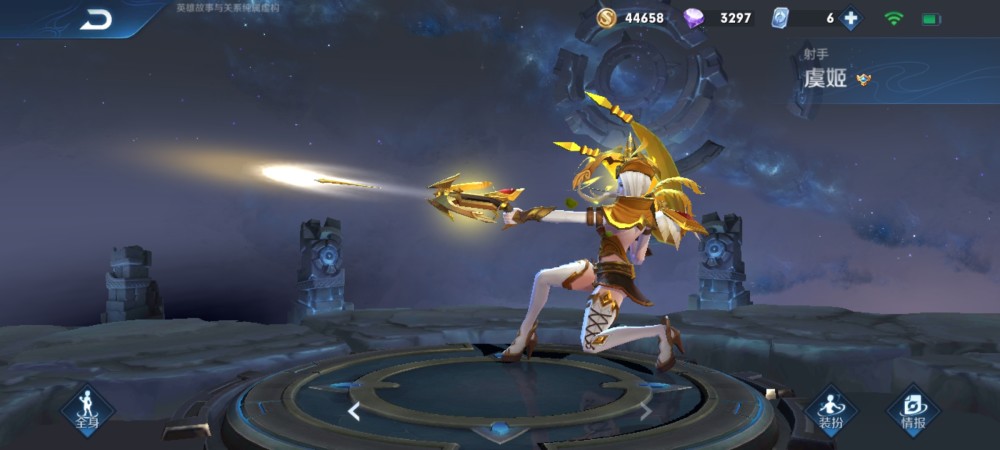The height and width of the screenshot is (450, 1000).
Task: Click the purple diamond currency icon
Action: pyautogui.click(x=693, y=18)
